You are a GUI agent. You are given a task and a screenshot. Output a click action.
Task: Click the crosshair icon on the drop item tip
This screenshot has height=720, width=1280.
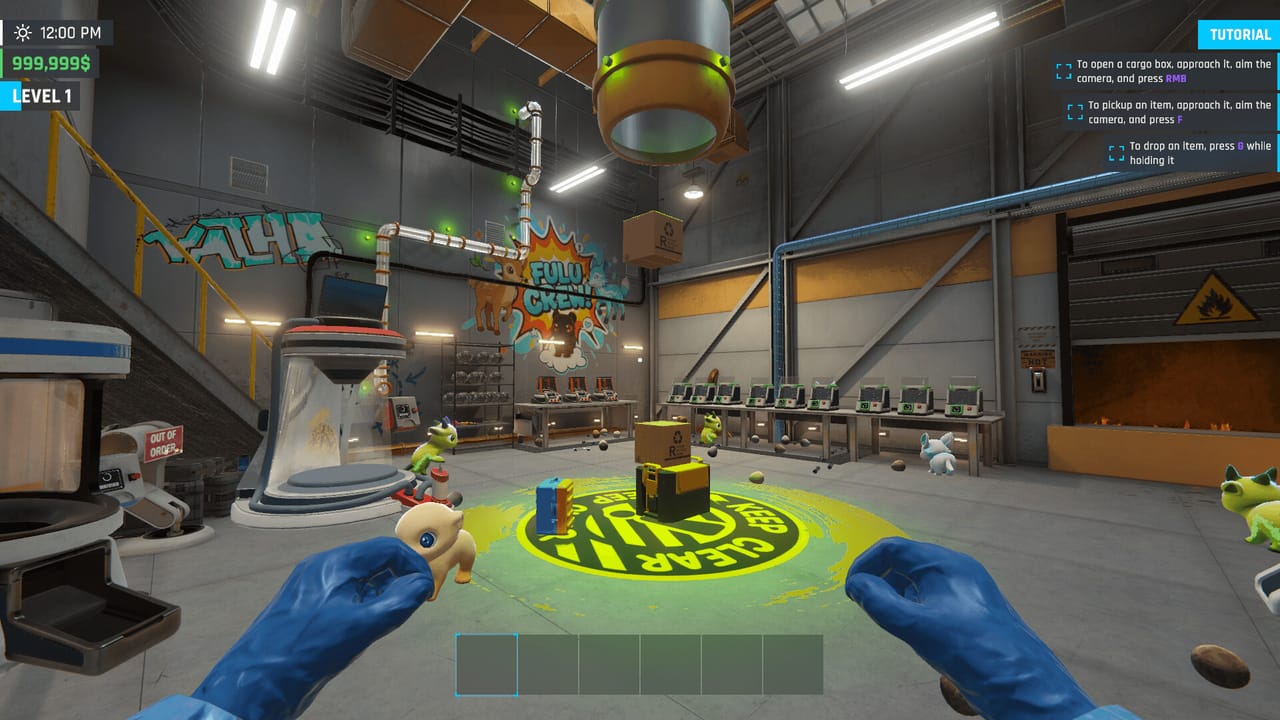pyautogui.click(x=1116, y=152)
